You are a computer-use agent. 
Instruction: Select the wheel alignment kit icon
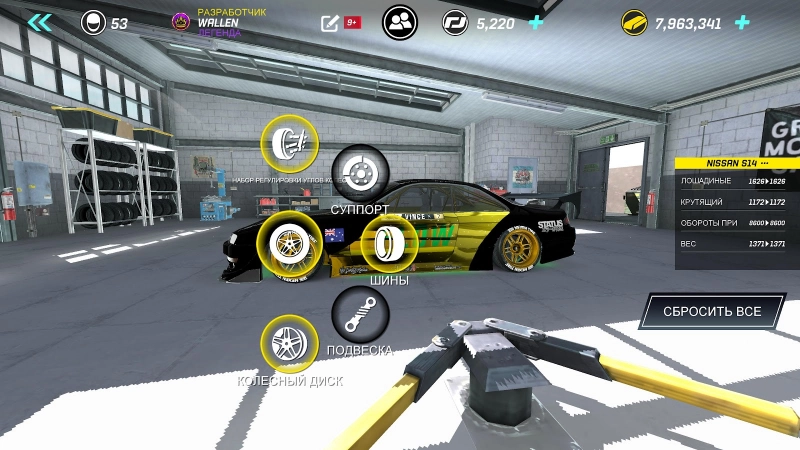pos(288,143)
